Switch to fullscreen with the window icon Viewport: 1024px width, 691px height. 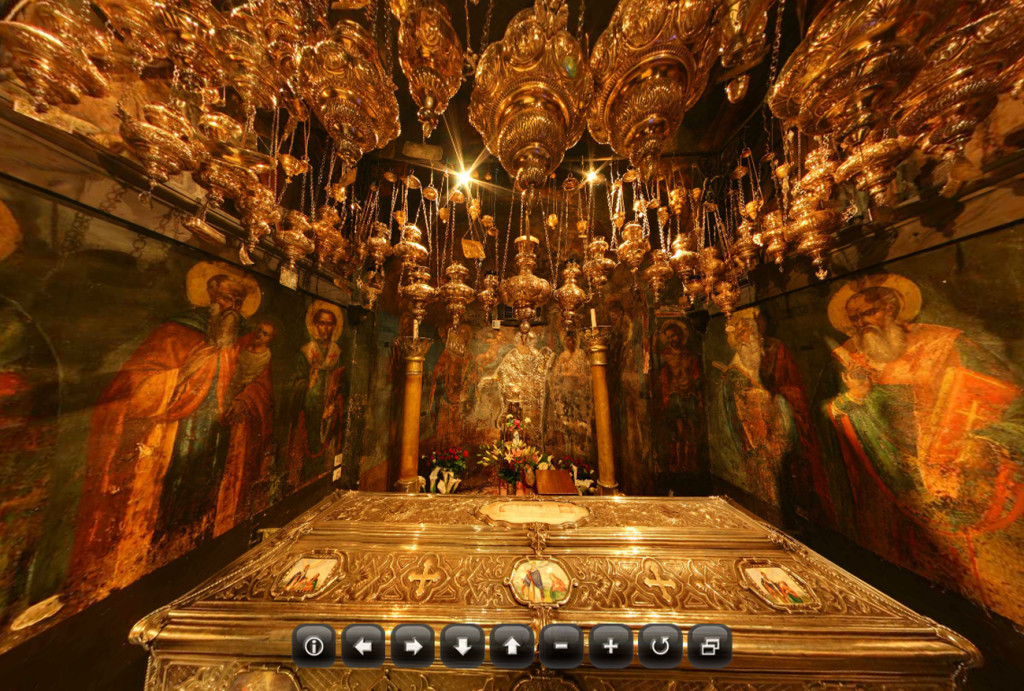pyautogui.click(x=709, y=646)
